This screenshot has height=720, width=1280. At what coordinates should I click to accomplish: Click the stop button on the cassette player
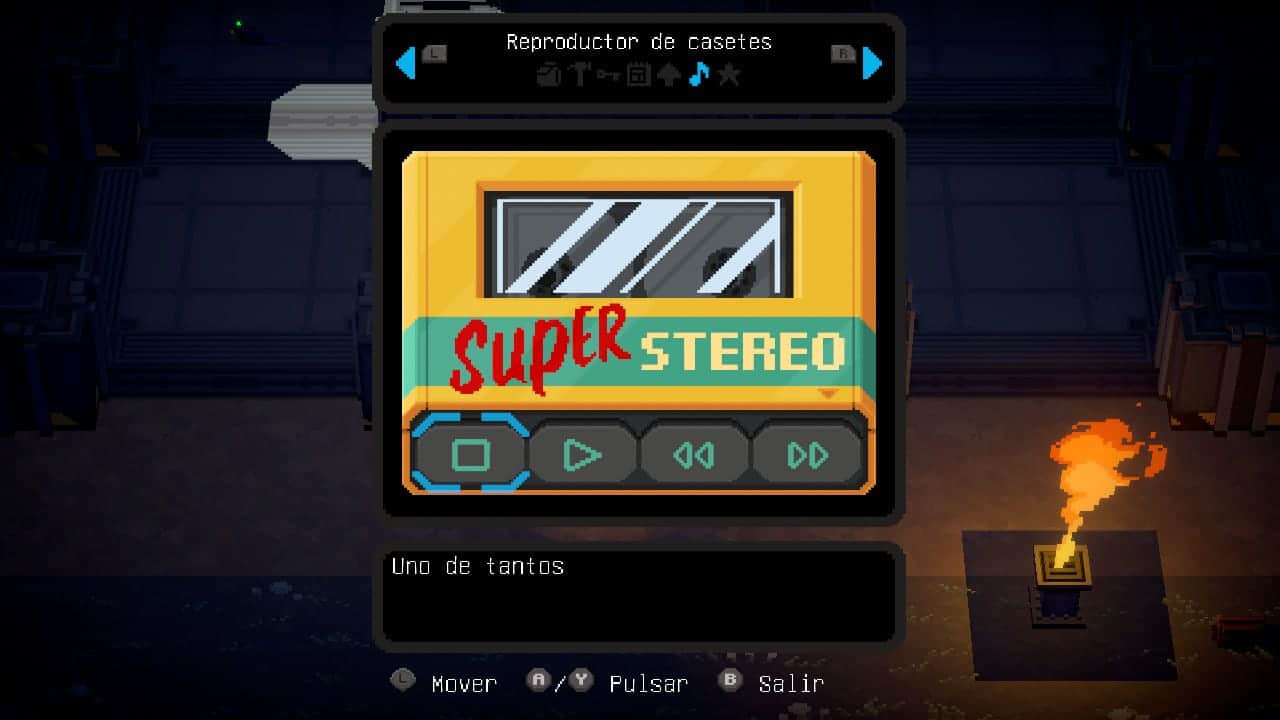coord(470,455)
